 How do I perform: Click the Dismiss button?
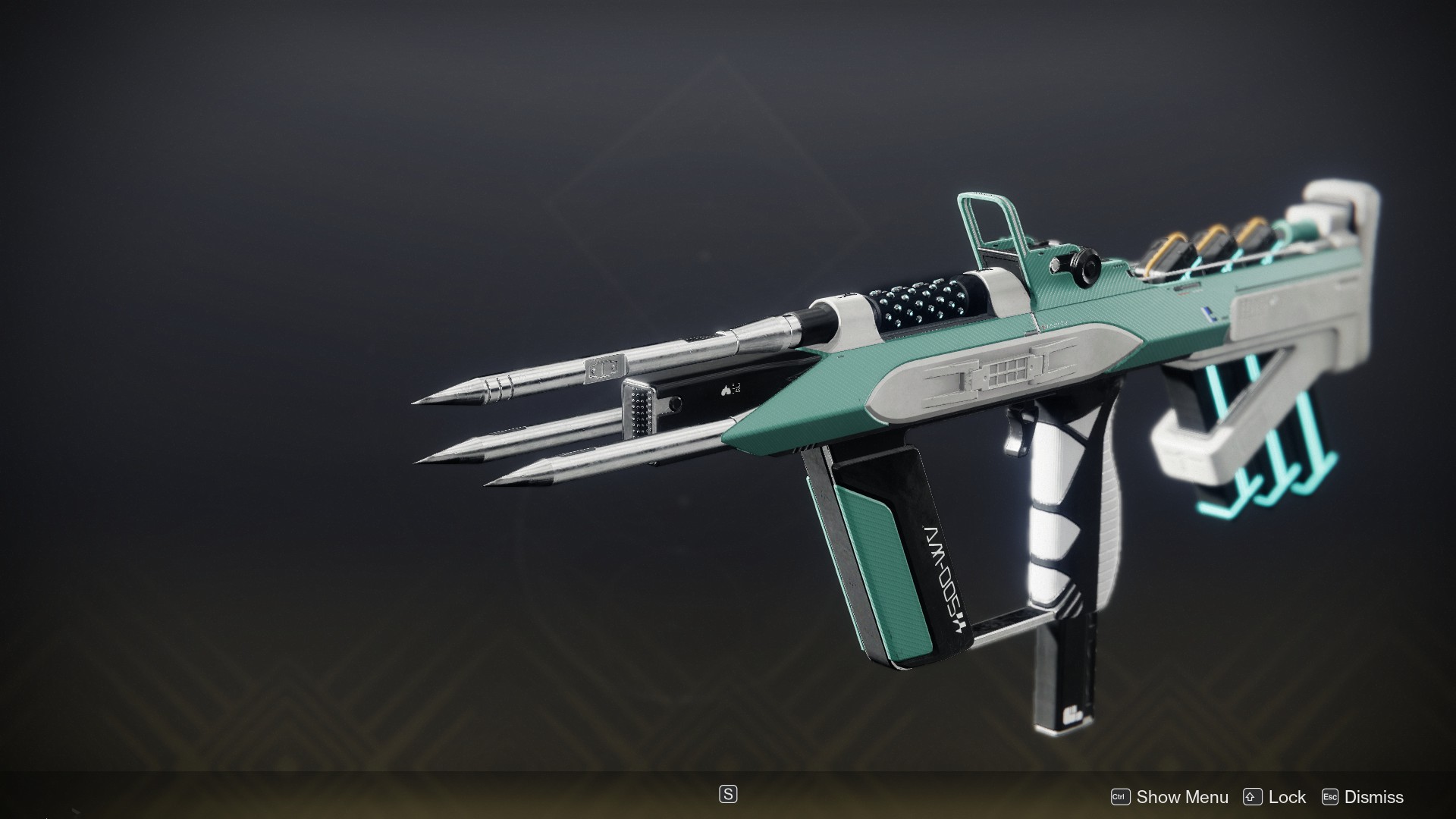click(1376, 797)
